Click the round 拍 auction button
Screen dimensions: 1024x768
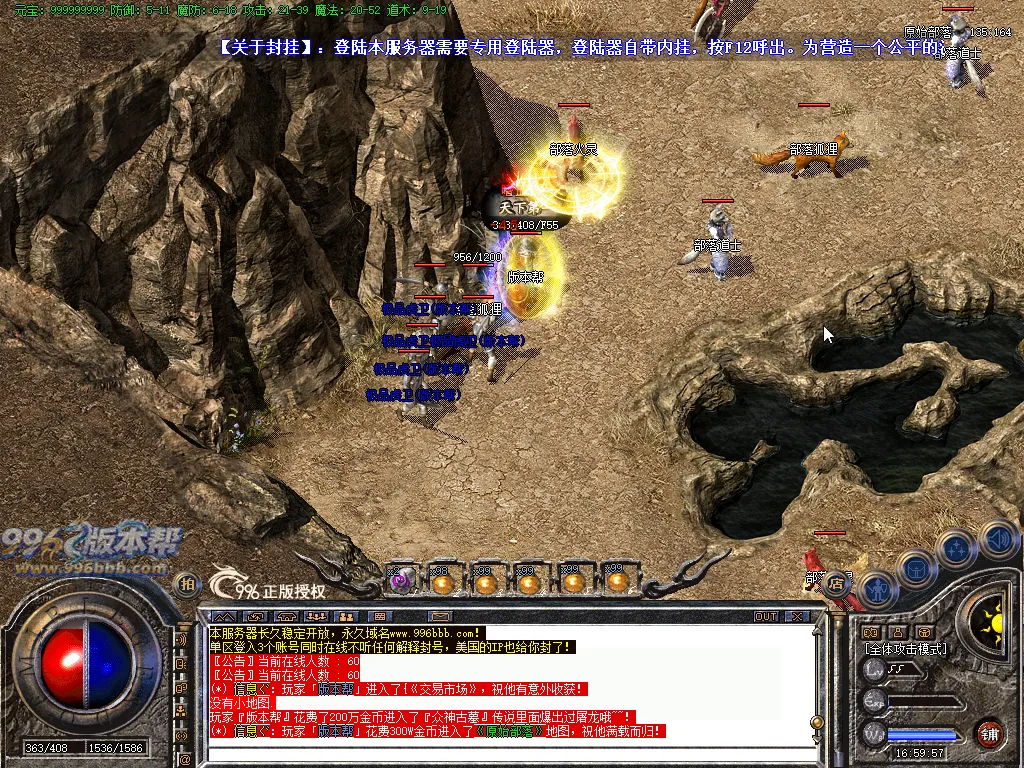187,584
